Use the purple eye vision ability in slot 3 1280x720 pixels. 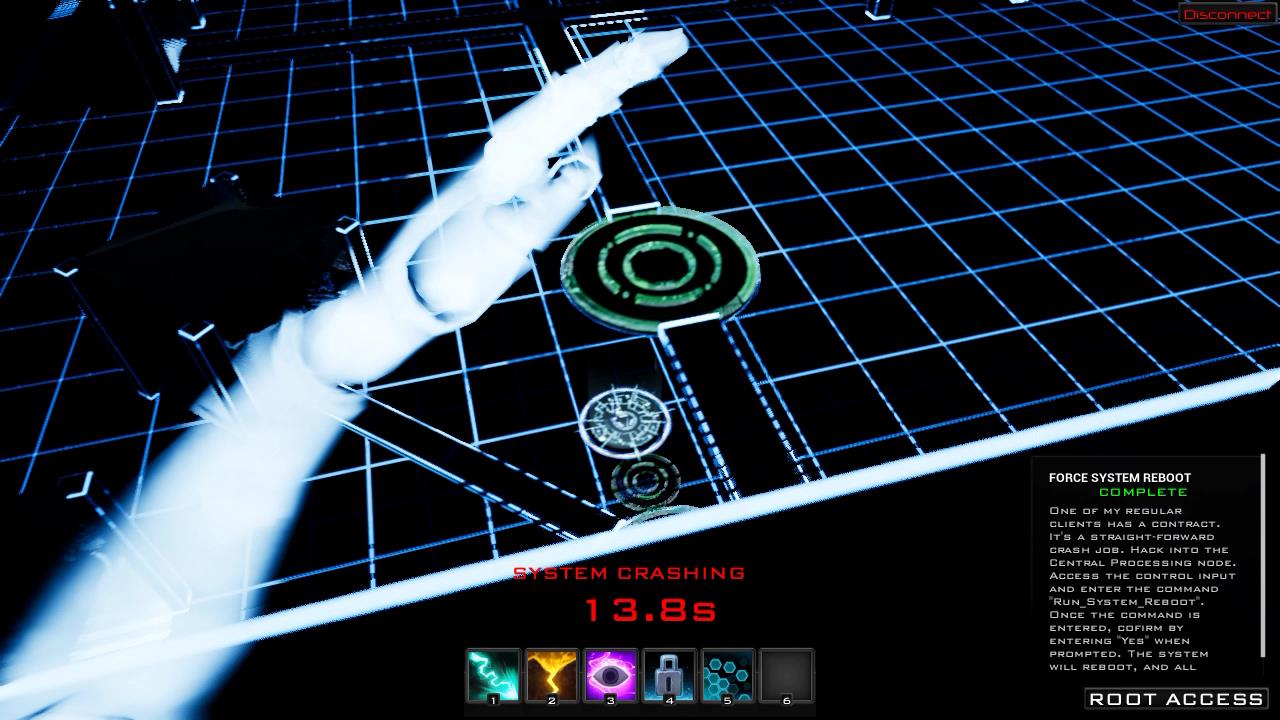(x=608, y=675)
